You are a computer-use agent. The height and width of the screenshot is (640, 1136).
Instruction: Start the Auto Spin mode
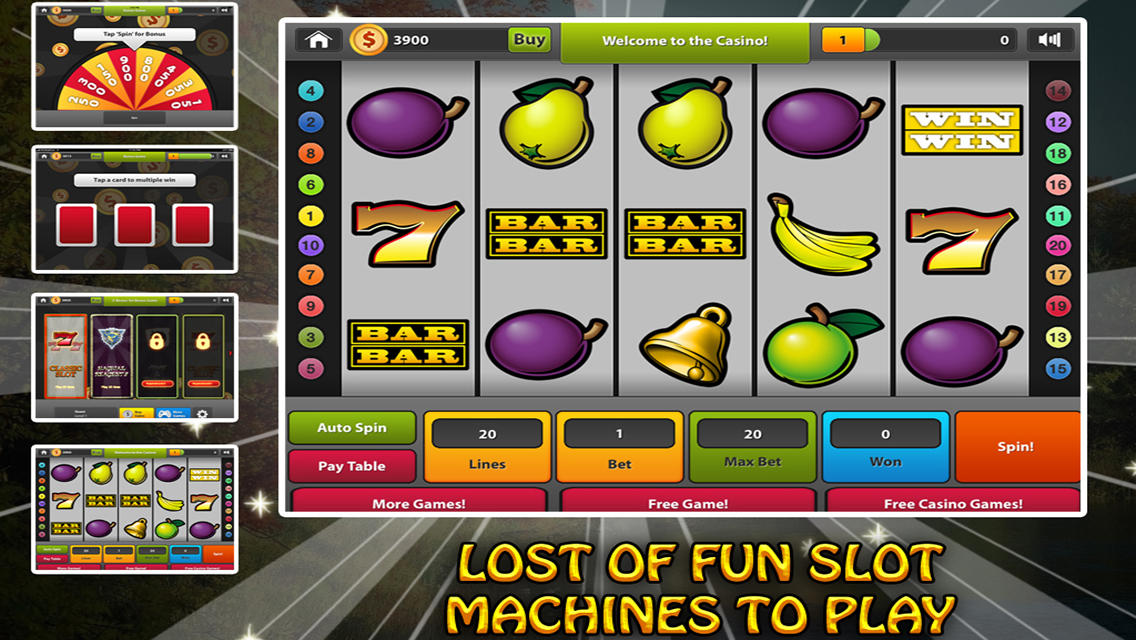click(x=352, y=428)
